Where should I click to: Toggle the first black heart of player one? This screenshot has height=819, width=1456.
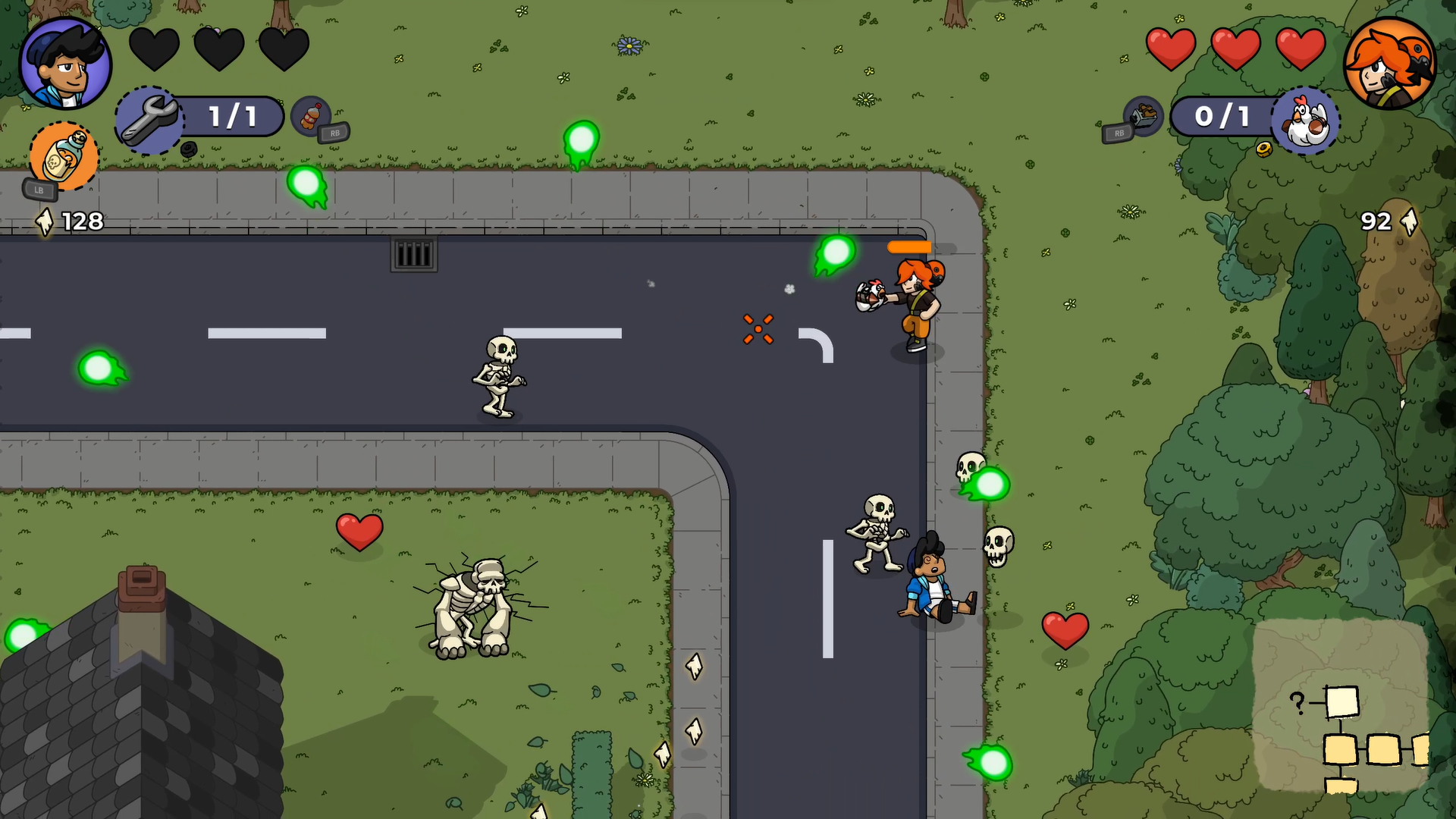tap(155, 48)
